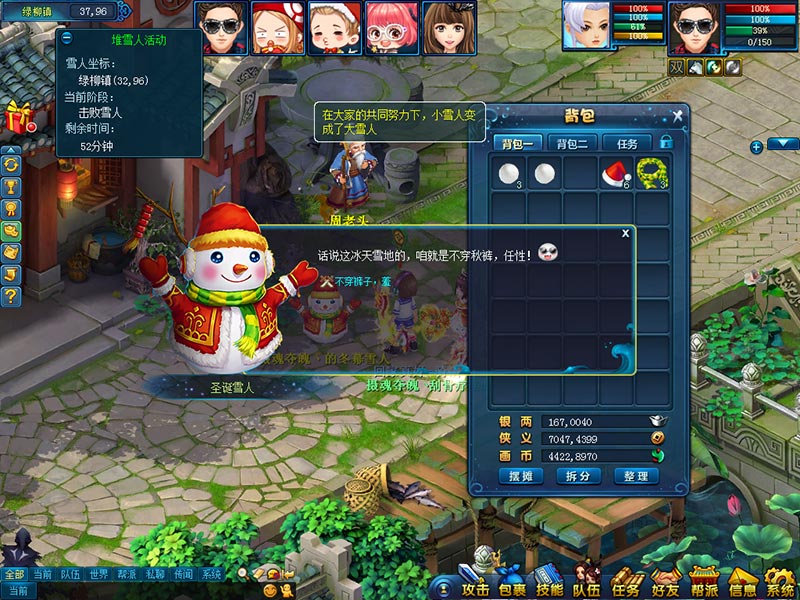This screenshot has width=800, height=600.
Task: Select the Santa hat item slot
Action: tap(615, 174)
